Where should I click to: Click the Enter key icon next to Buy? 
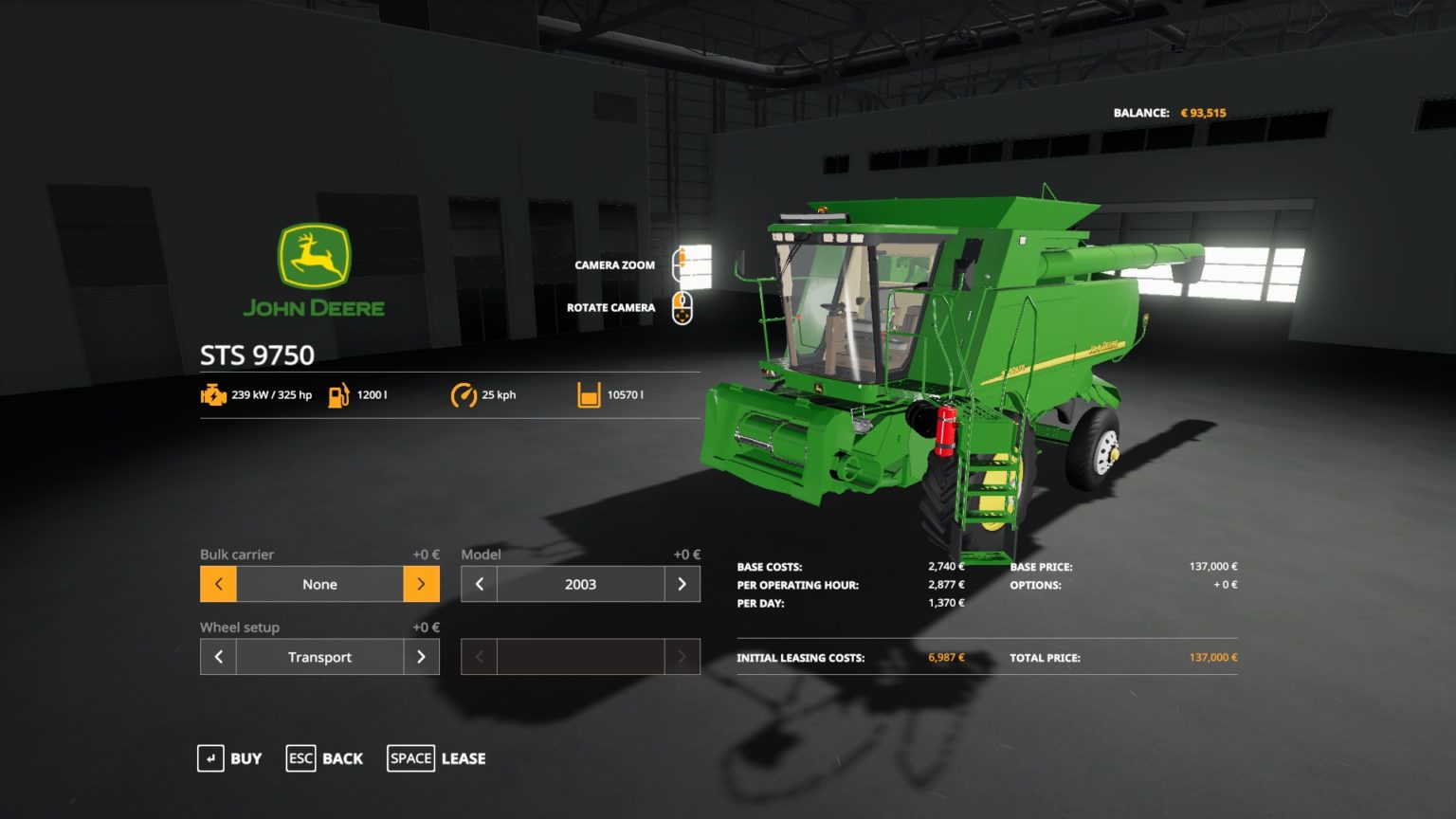click(210, 758)
